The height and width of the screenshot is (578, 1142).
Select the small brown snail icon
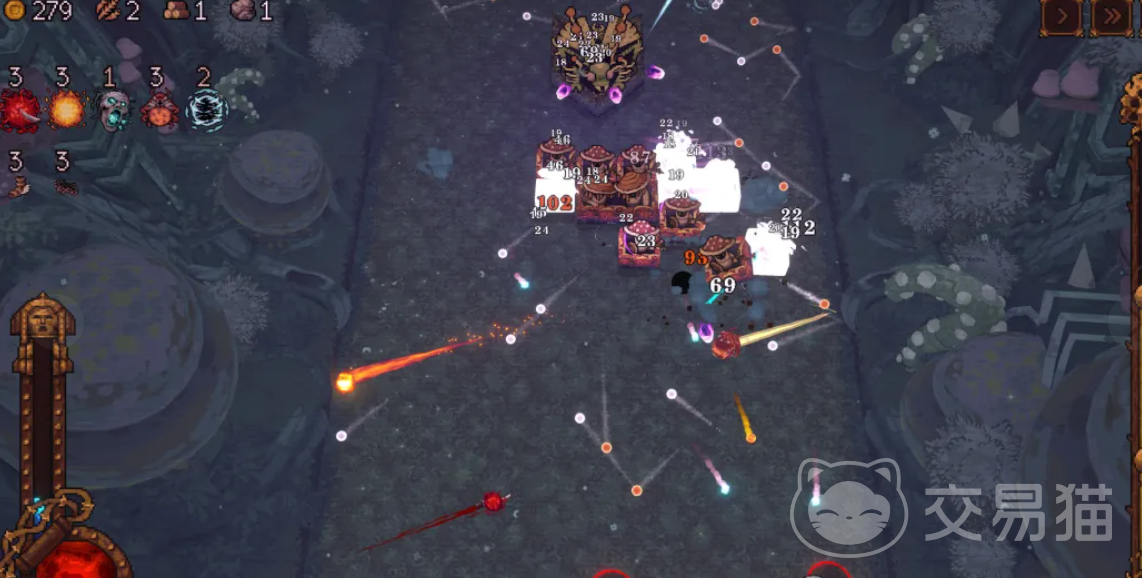pos(18,186)
